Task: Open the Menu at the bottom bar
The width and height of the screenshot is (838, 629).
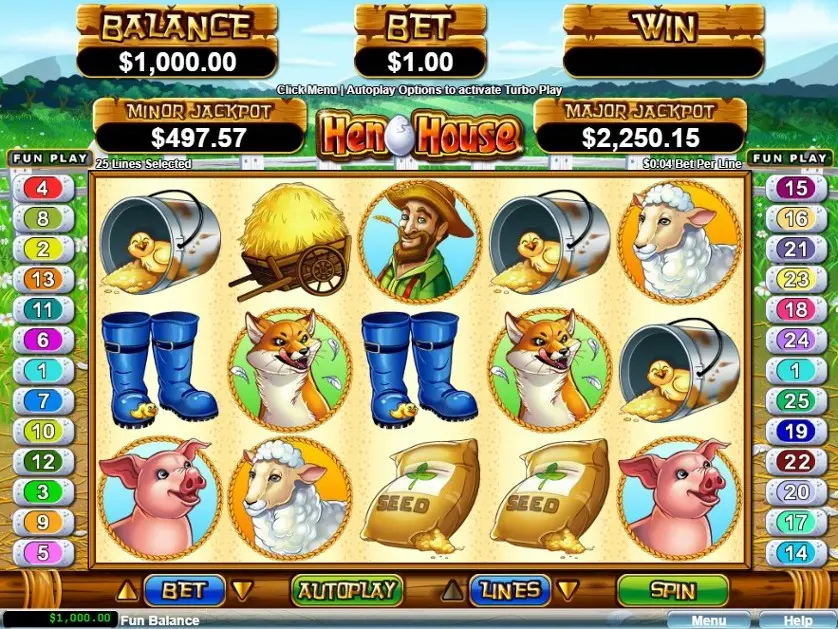Action: (x=708, y=621)
